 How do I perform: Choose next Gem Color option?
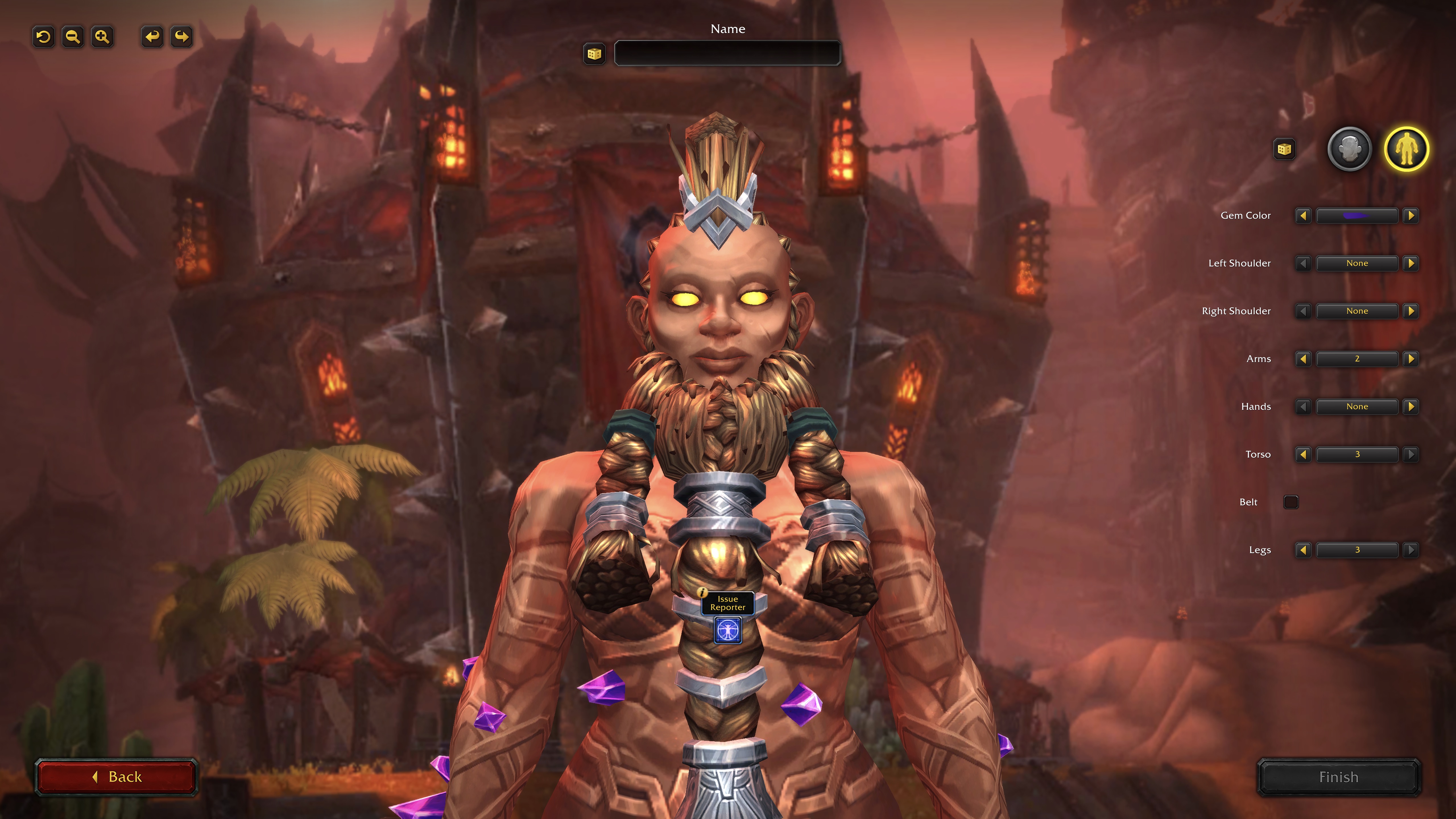pos(1411,215)
